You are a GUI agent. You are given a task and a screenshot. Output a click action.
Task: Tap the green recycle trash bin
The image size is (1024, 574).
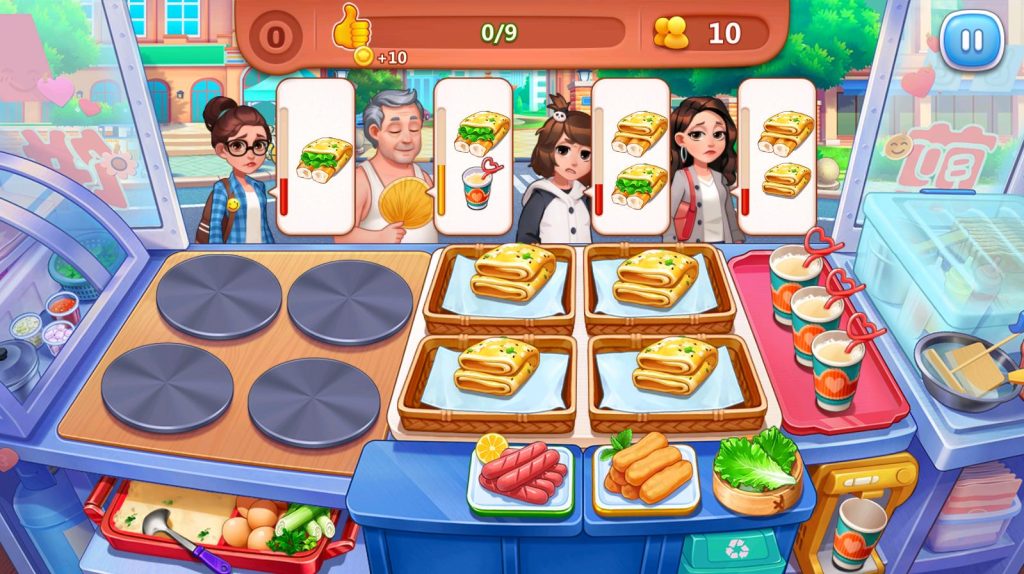tap(733, 551)
